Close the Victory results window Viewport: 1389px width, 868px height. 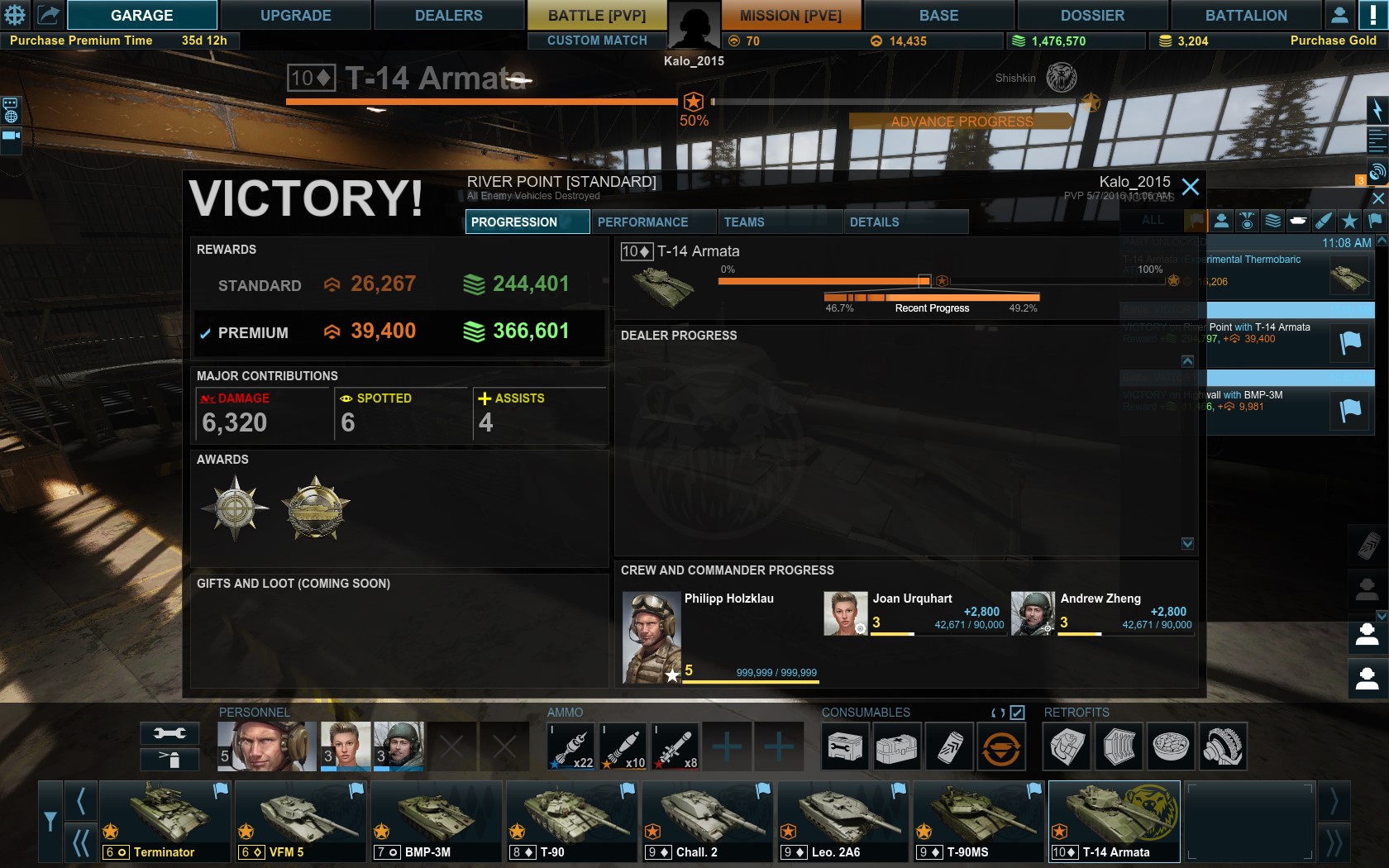tap(1190, 187)
